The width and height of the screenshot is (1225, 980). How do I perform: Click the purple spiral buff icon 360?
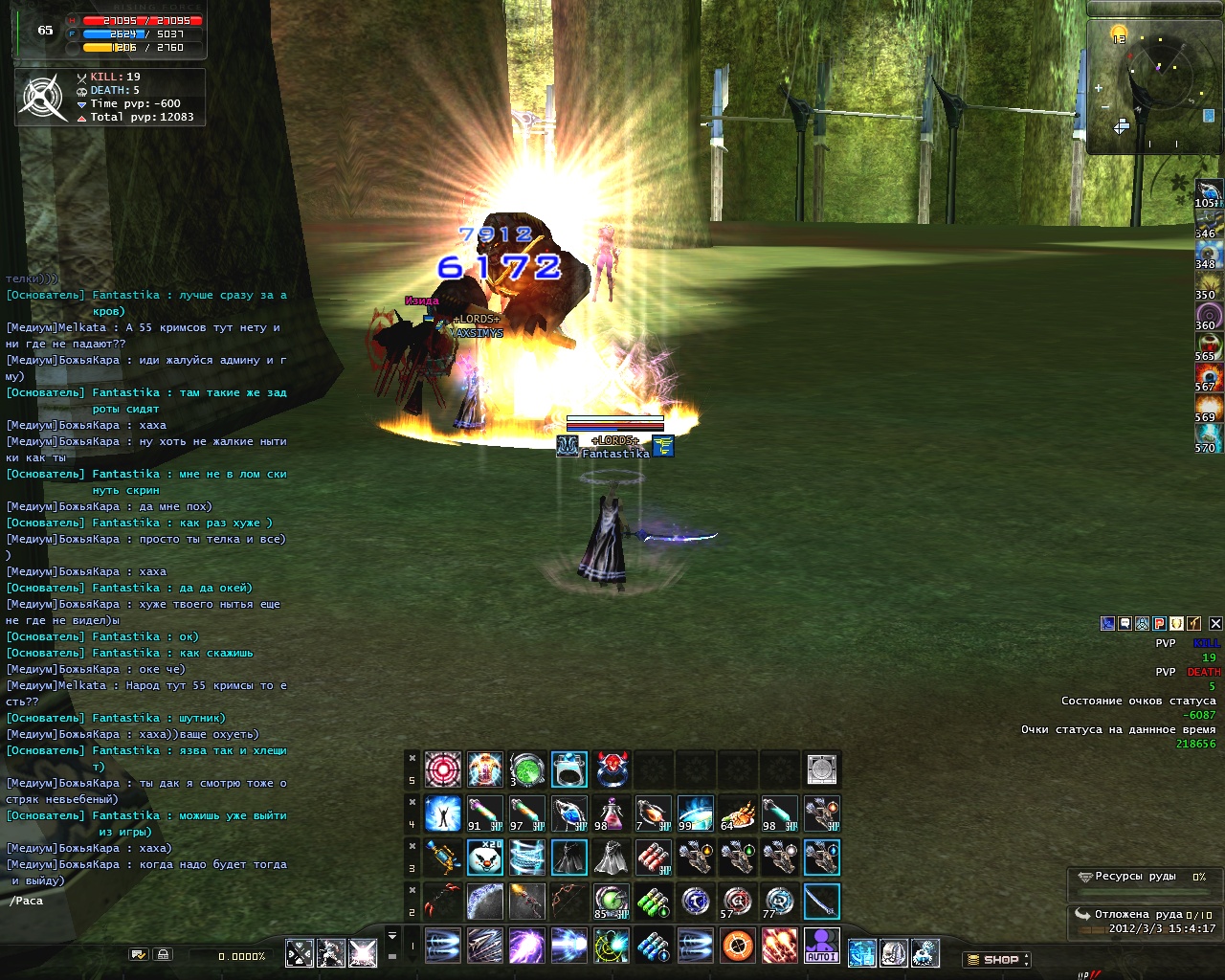[1209, 316]
